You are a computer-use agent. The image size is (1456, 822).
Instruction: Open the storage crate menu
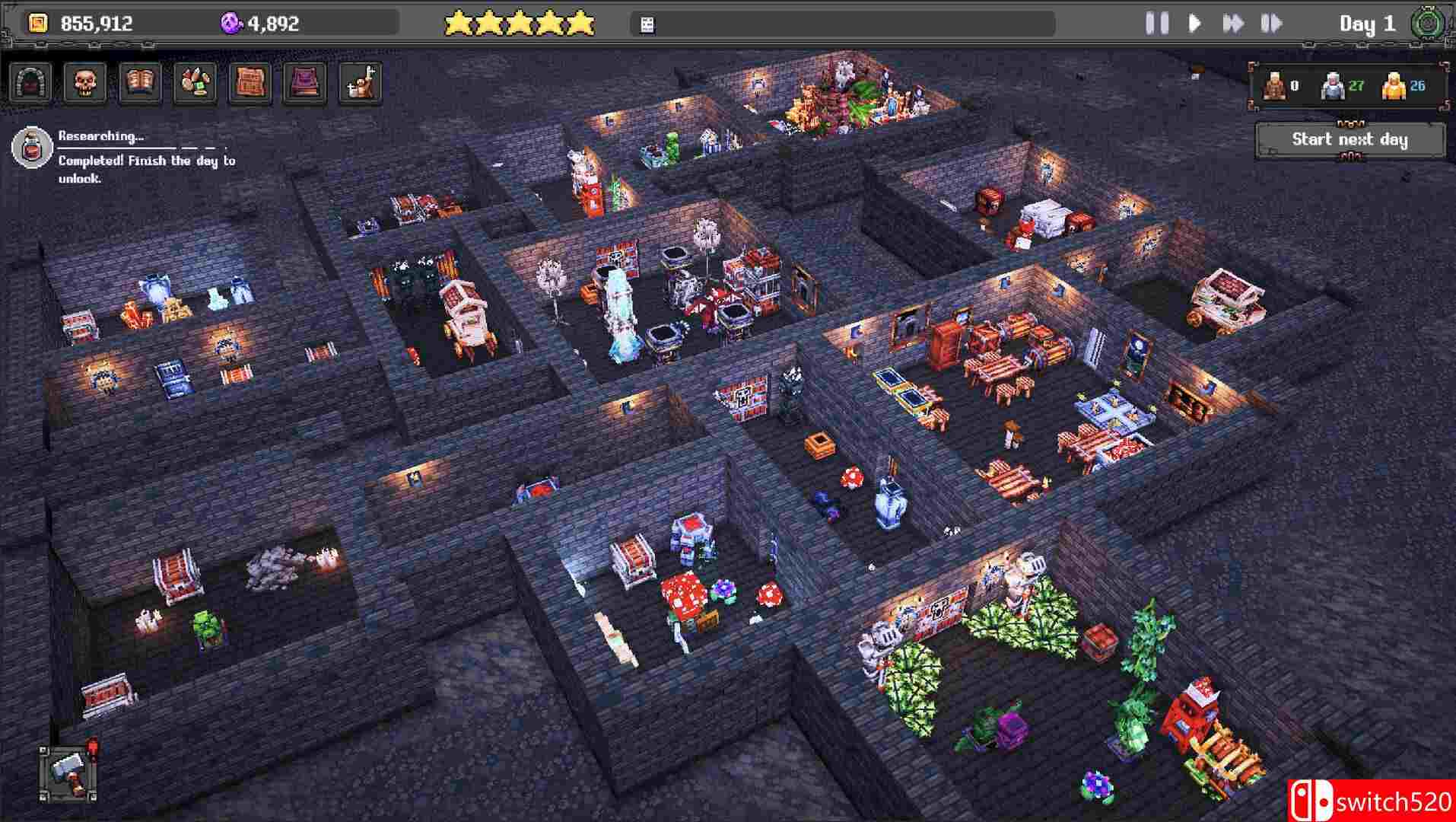[x=250, y=82]
